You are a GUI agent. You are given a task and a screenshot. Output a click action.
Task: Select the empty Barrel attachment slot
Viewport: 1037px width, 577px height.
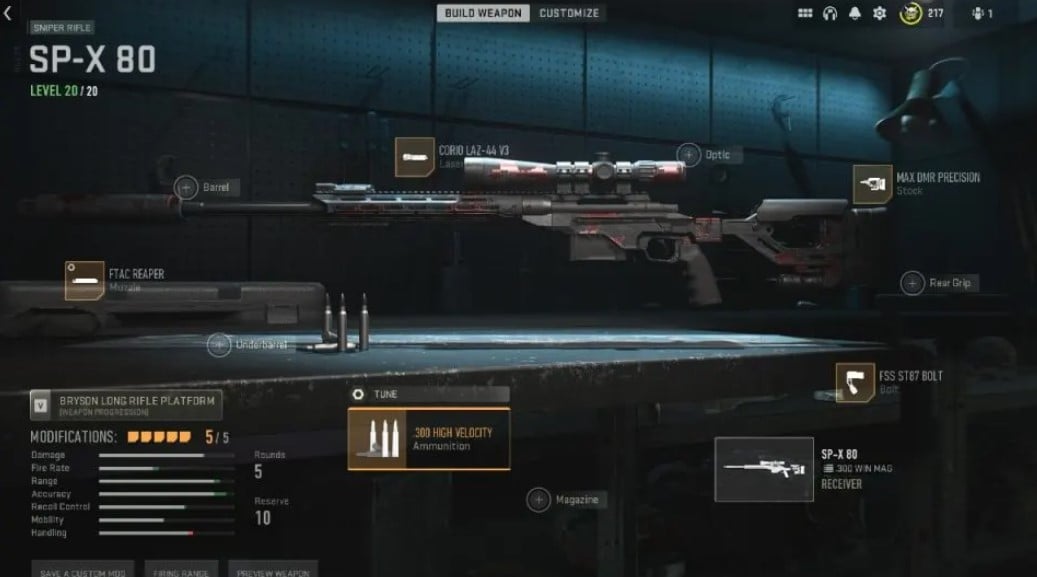pyautogui.click(x=187, y=187)
